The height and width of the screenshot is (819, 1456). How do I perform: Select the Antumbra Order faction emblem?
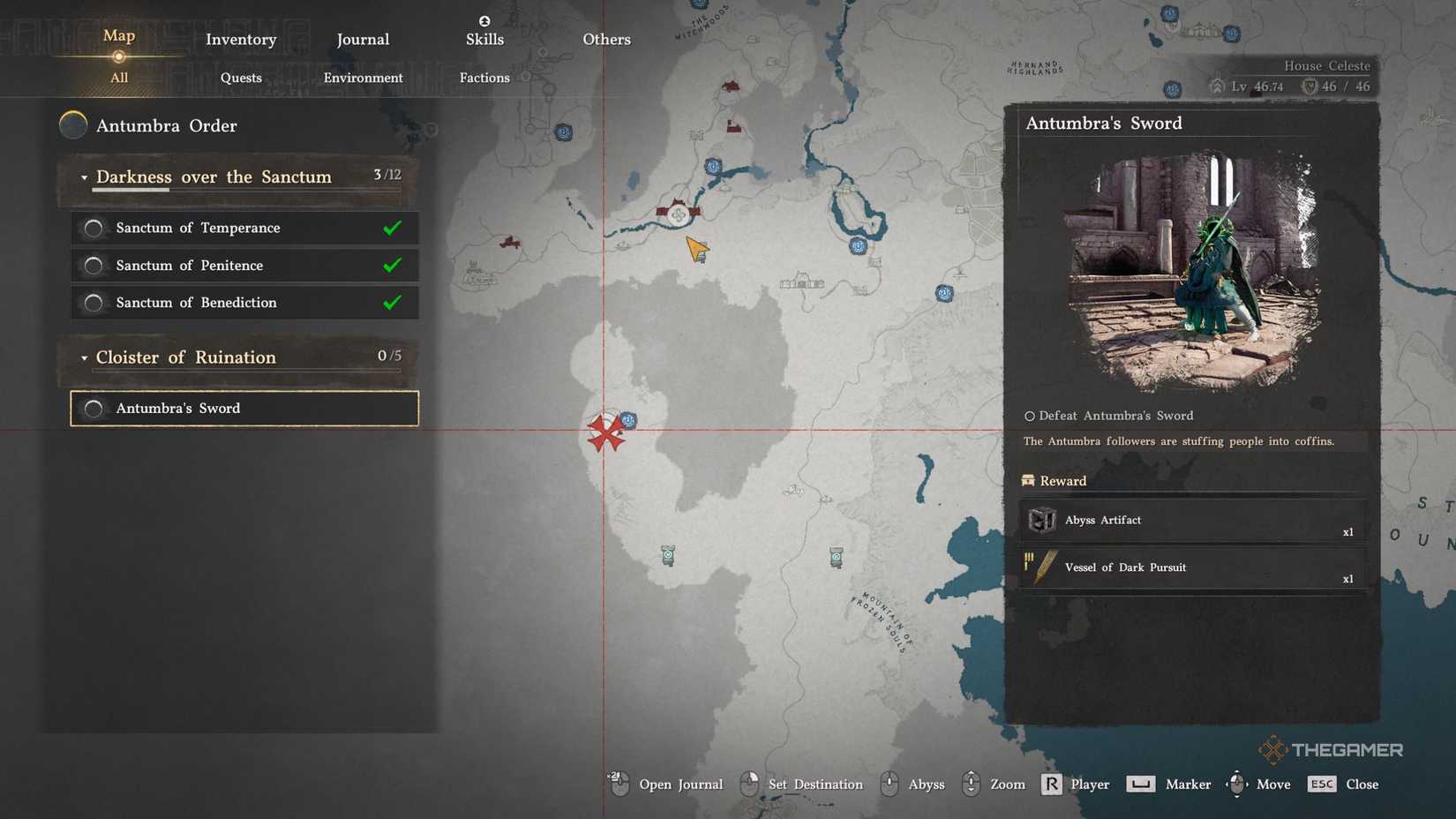(x=72, y=125)
